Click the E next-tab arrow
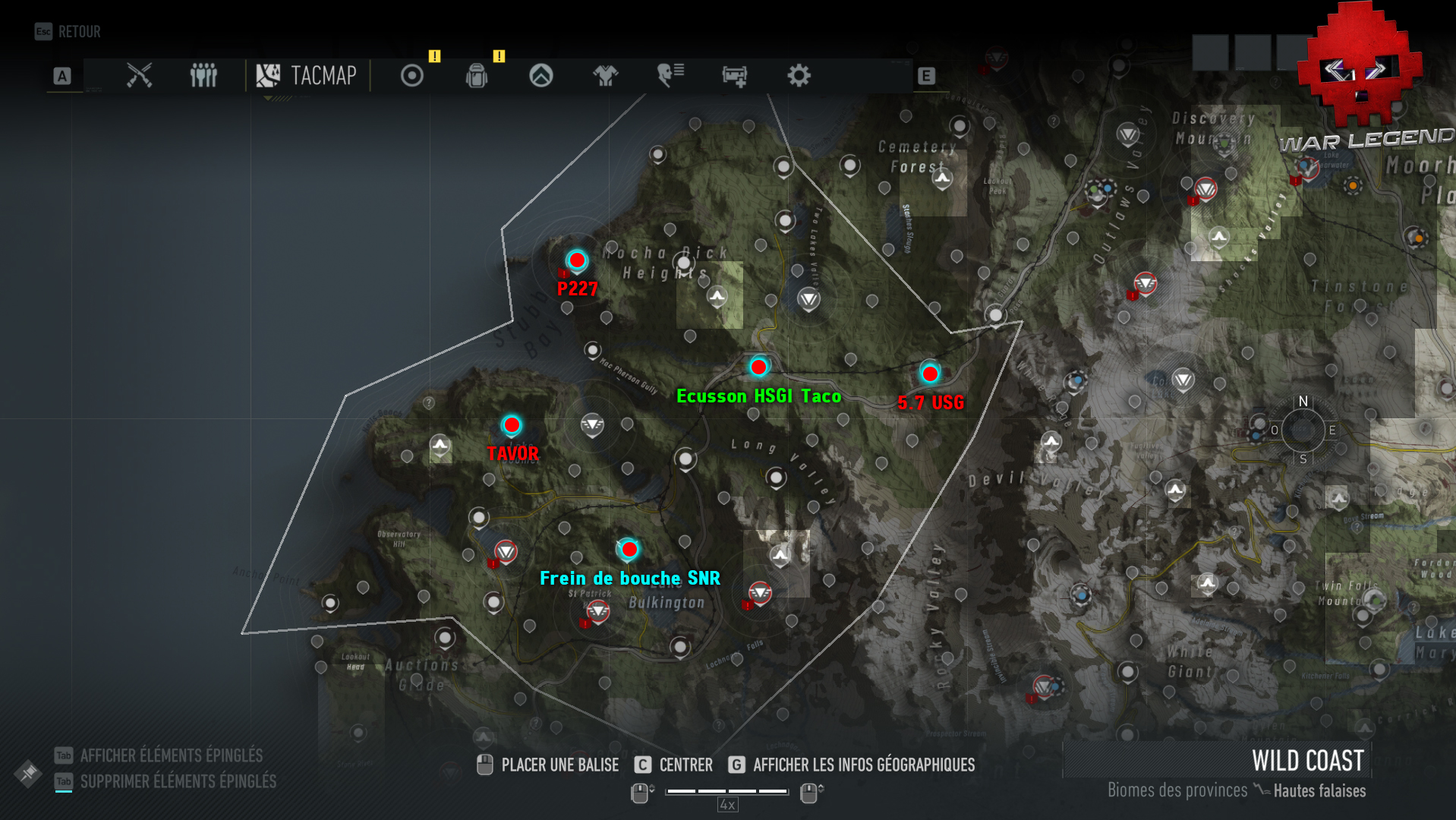The height and width of the screenshot is (820, 1456). [x=925, y=76]
